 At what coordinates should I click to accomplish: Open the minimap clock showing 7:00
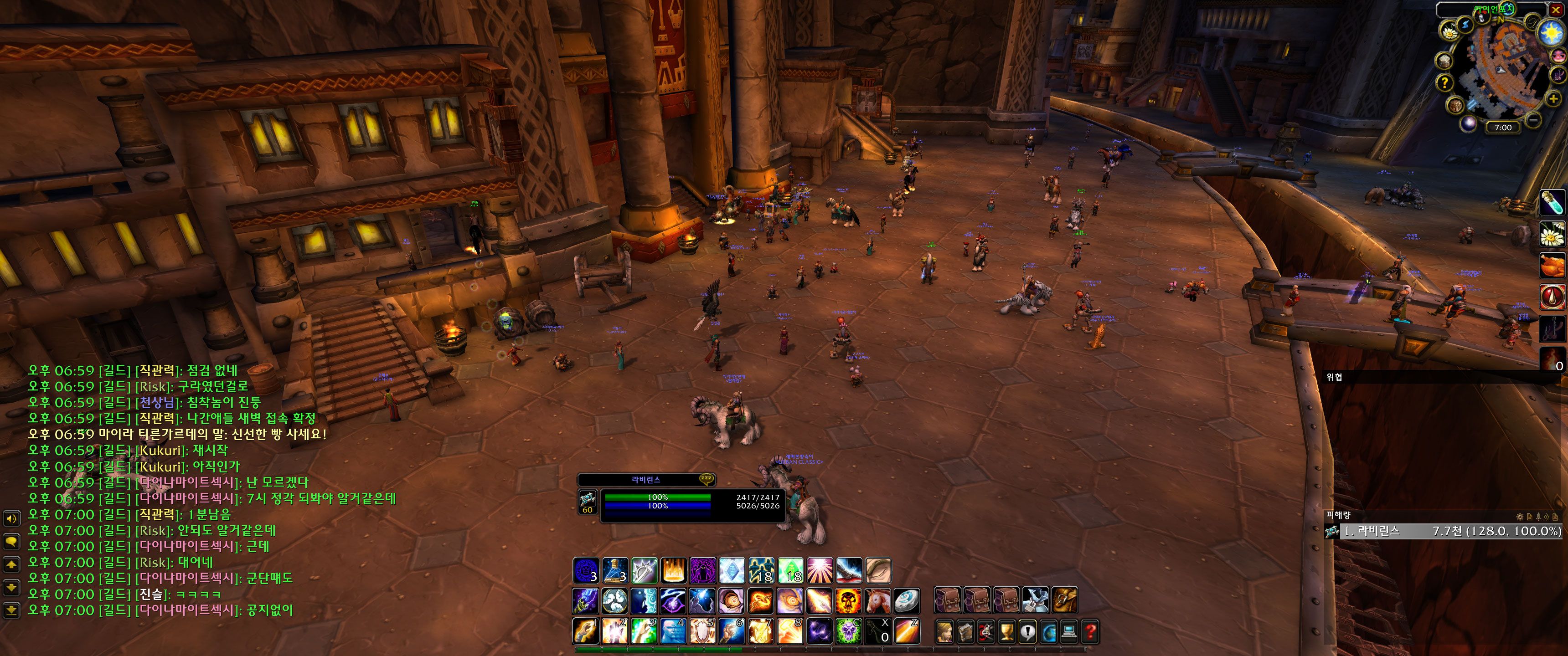click(1503, 127)
